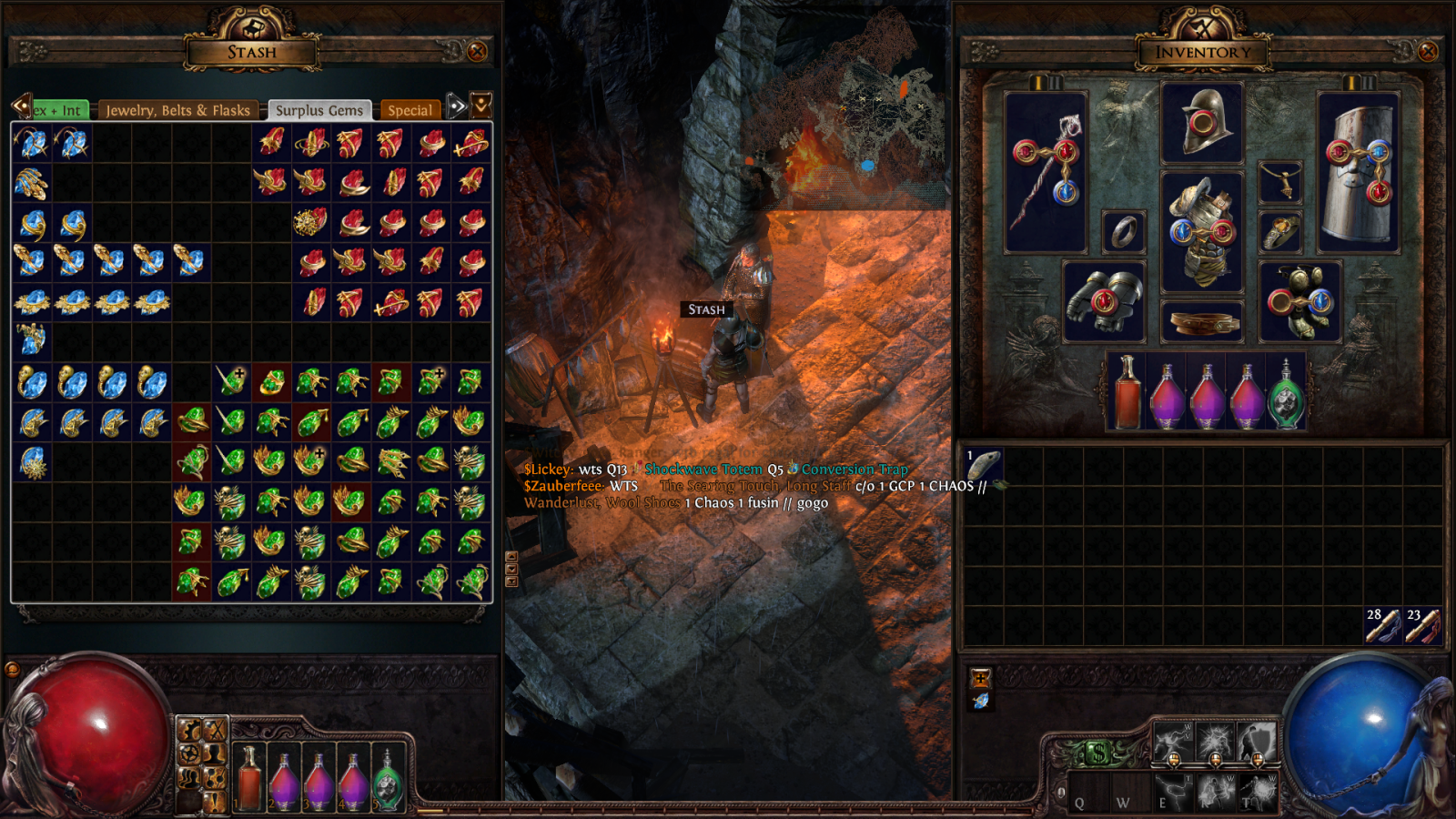1456x819 pixels.
Task: Open the green dollar shop button
Action: click(x=1099, y=753)
